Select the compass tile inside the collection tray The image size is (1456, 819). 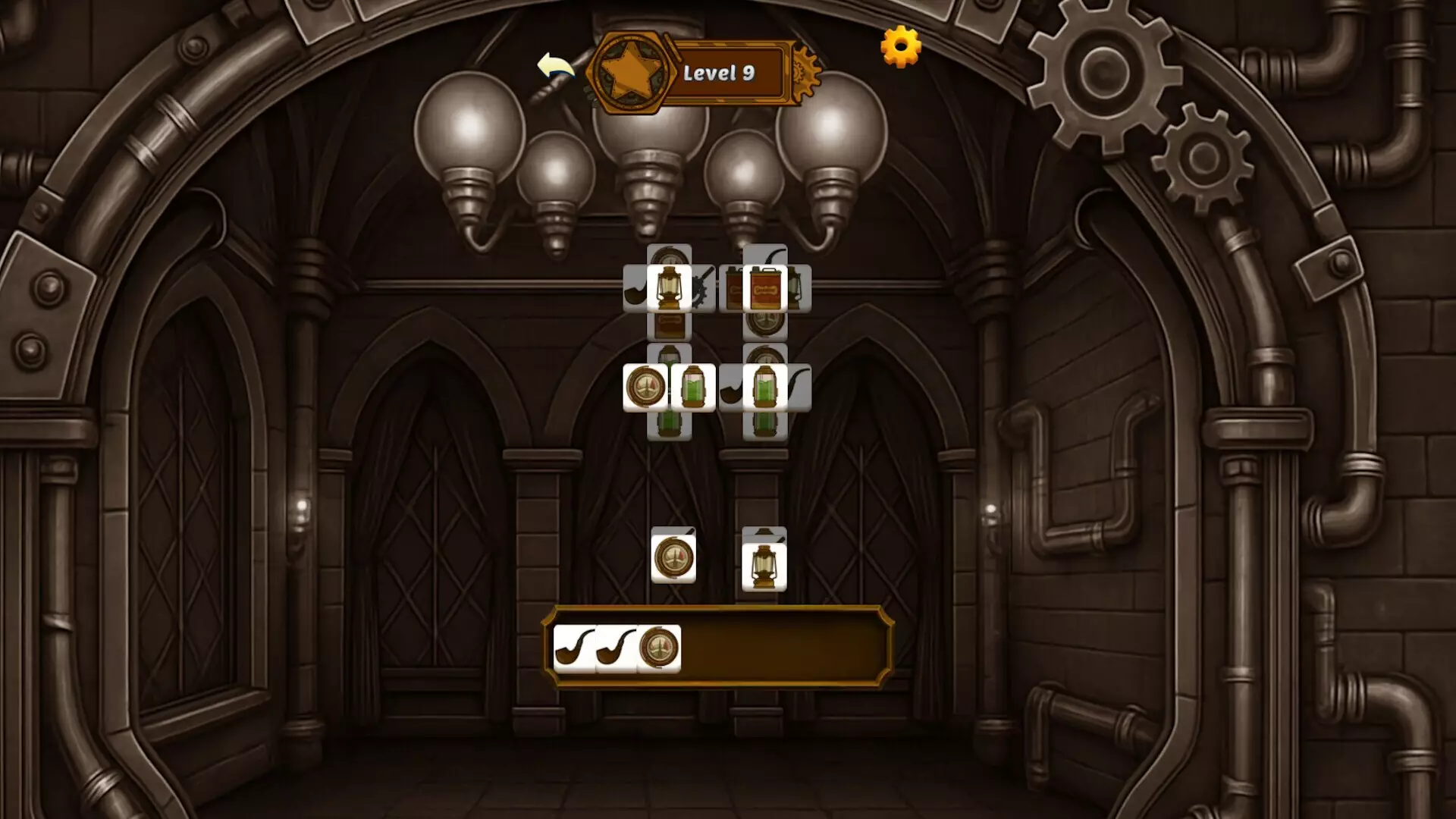click(x=658, y=648)
